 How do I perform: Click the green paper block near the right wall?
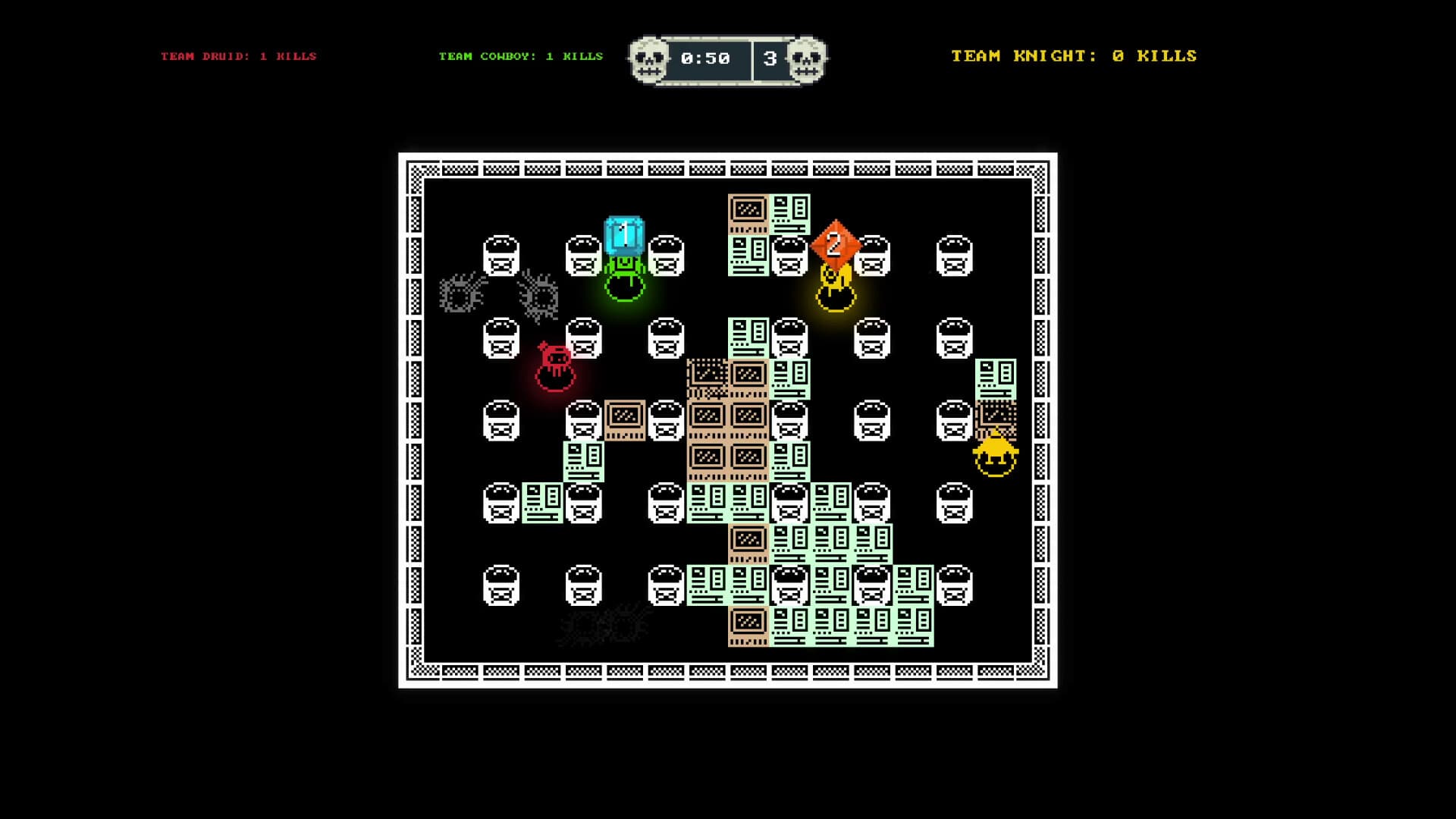(997, 379)
